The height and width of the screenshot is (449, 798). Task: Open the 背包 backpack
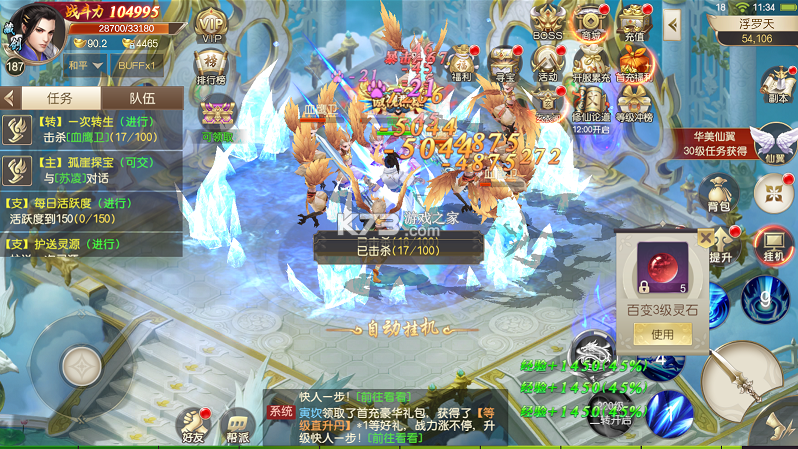coord(717,190)
